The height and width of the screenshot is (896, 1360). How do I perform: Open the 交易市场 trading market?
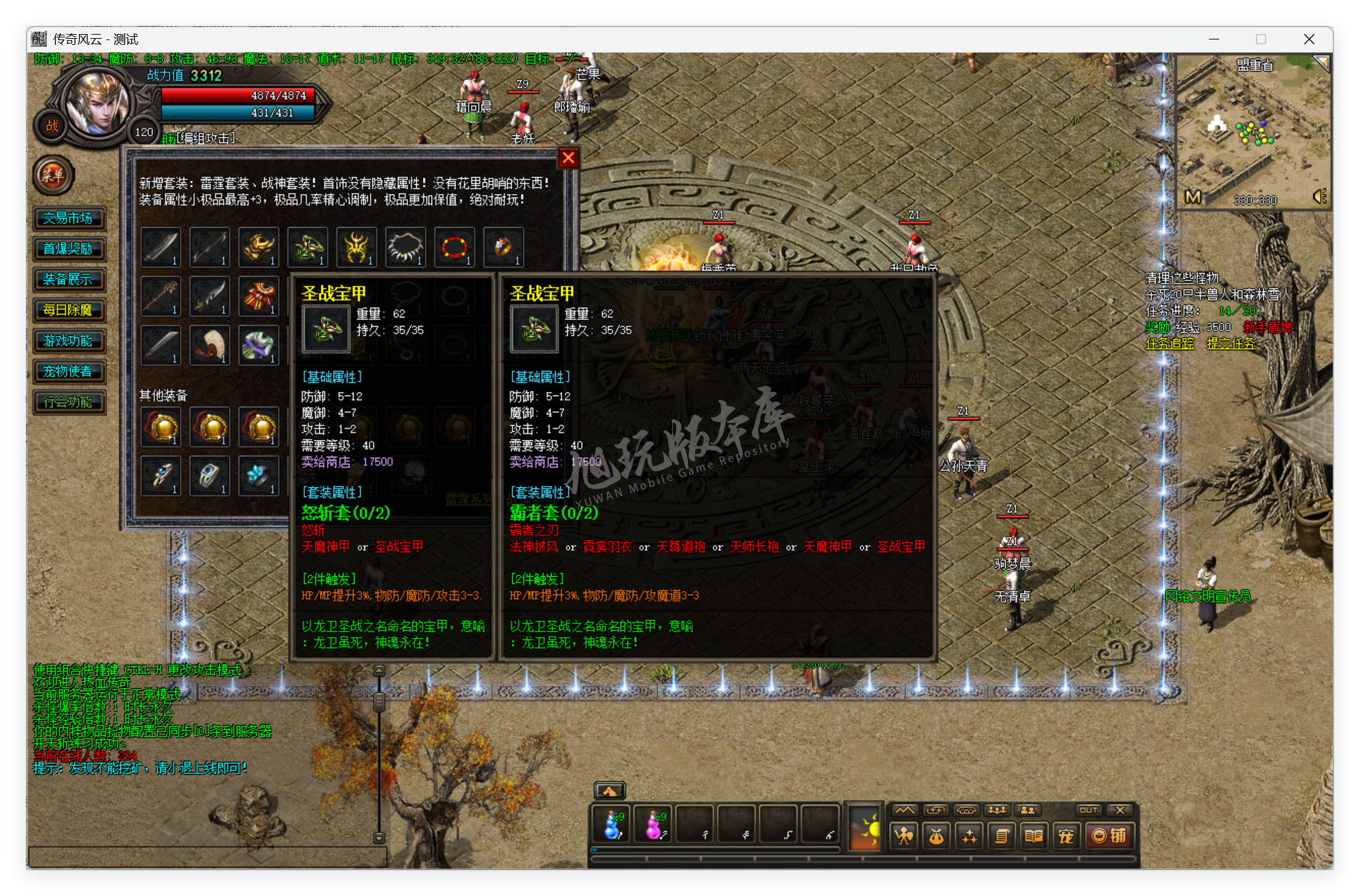(69, 218)
